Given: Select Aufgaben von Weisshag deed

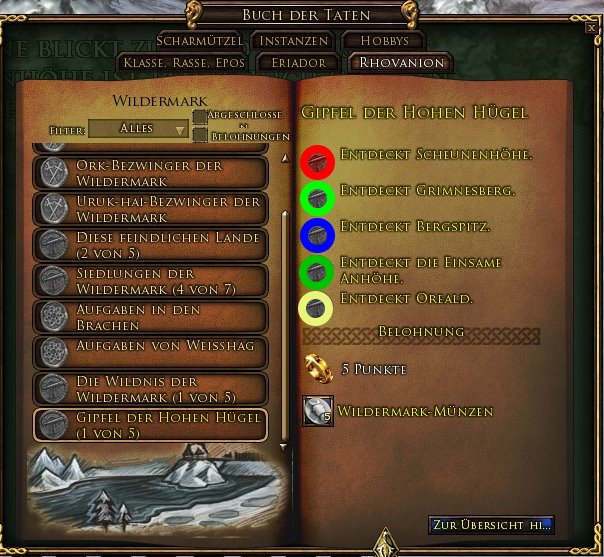Looking at the screenshot, I should [x=151, y=352].
